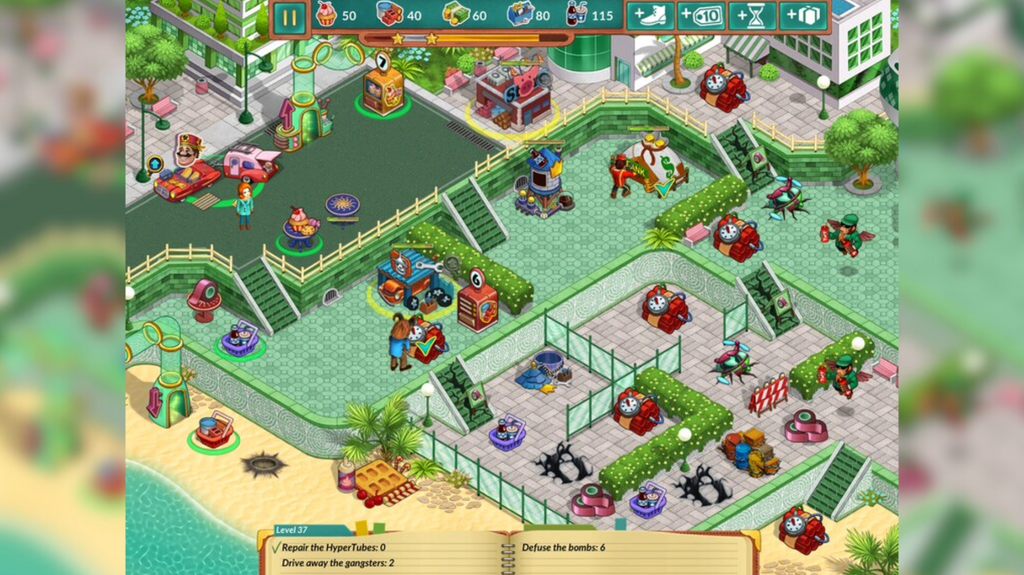Activate the boot speed boost
The width and height of the screenshot is (1024, 575).
[x=650, y=16]
